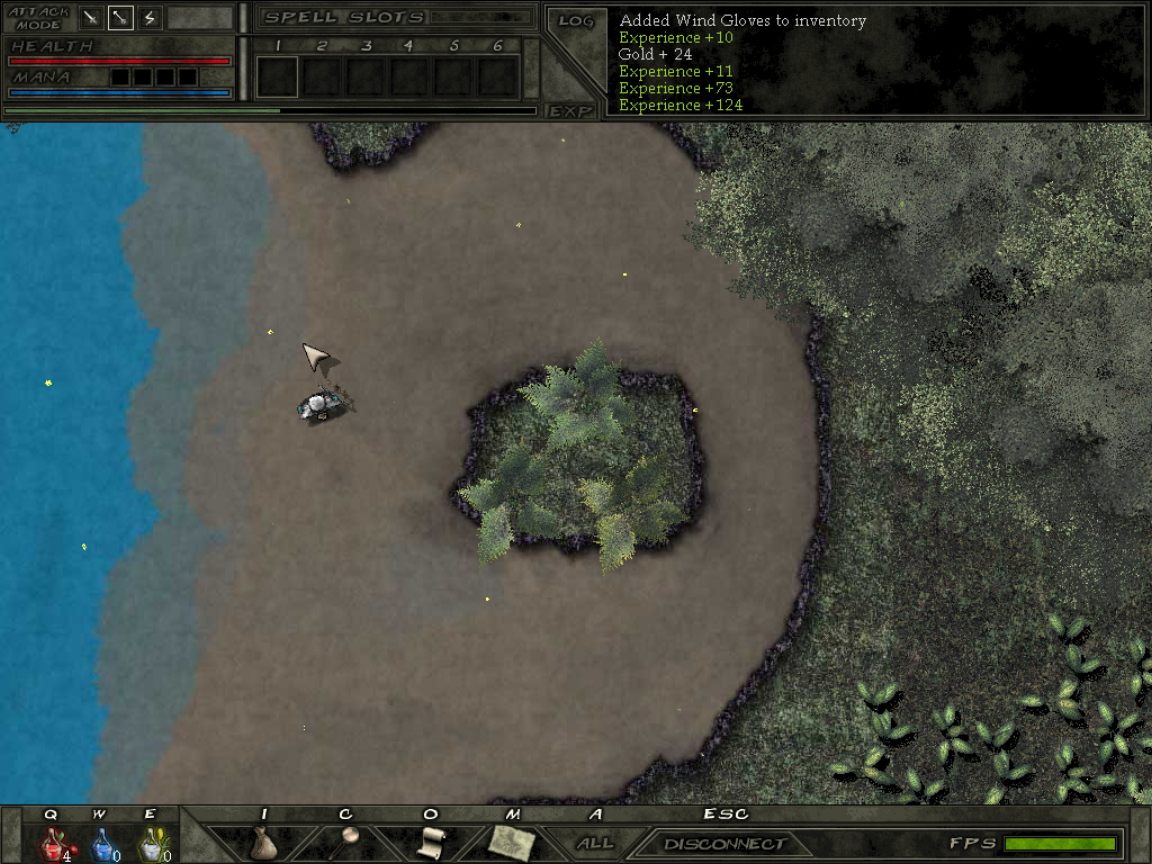
Task: Click the ALL button
Action: 595,844
